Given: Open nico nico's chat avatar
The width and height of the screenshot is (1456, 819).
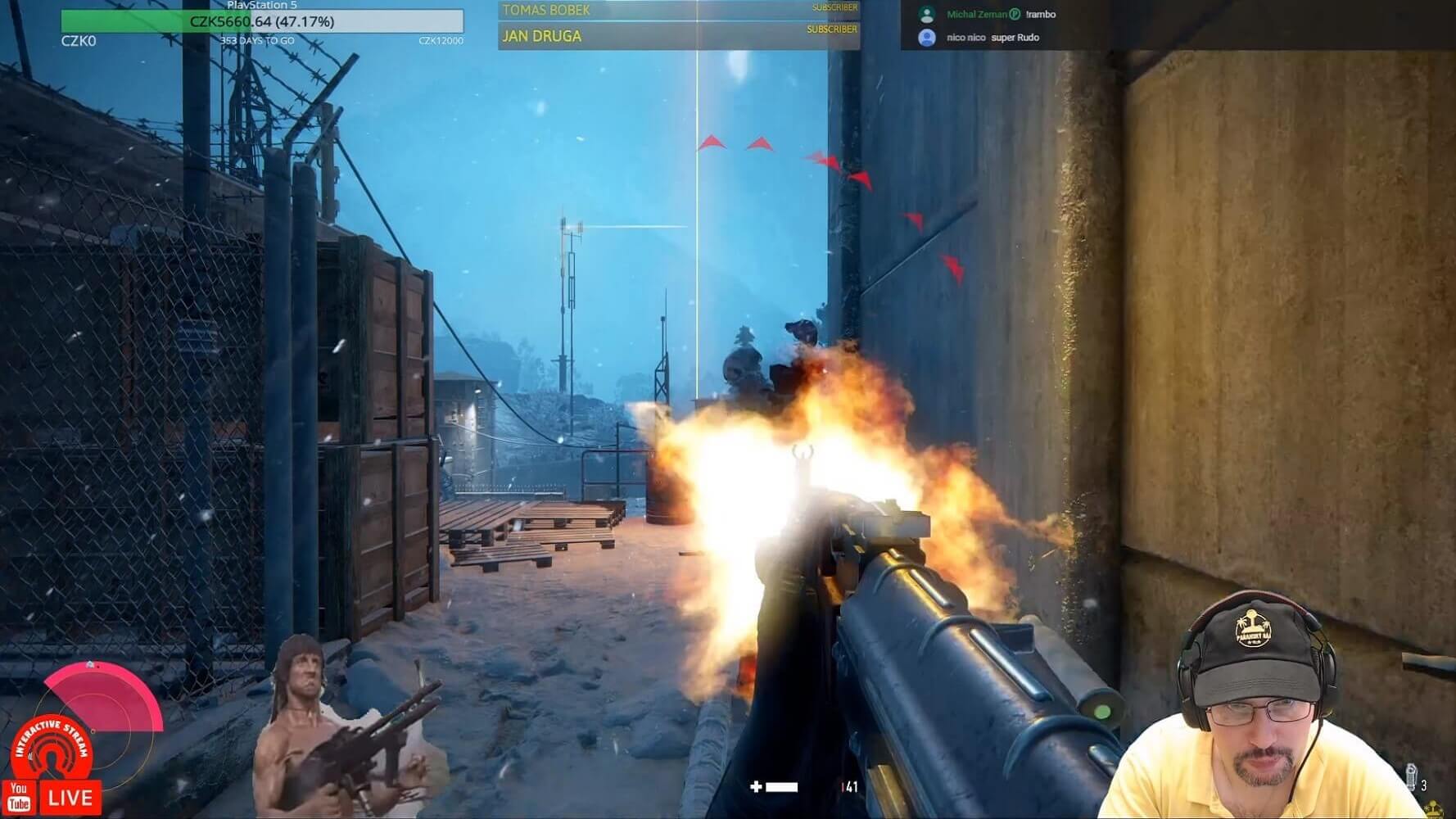Looking at the screenshot, I should click(x=927, y=38).
